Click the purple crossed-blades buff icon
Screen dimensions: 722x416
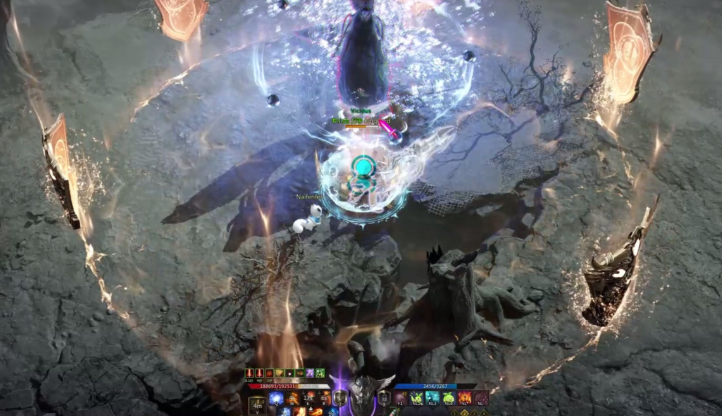coord(310,374)
